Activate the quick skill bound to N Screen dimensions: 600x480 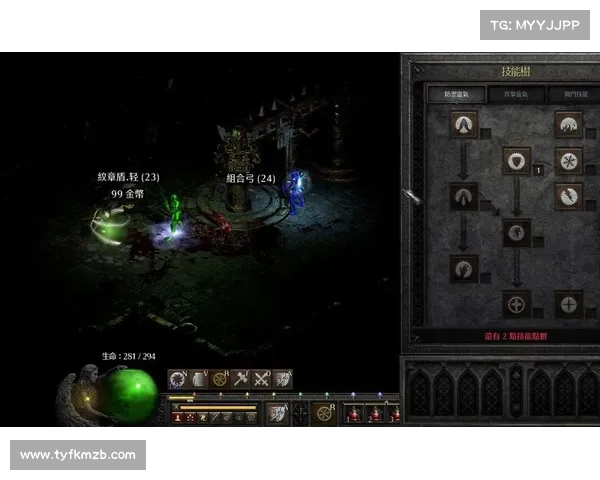178,379
